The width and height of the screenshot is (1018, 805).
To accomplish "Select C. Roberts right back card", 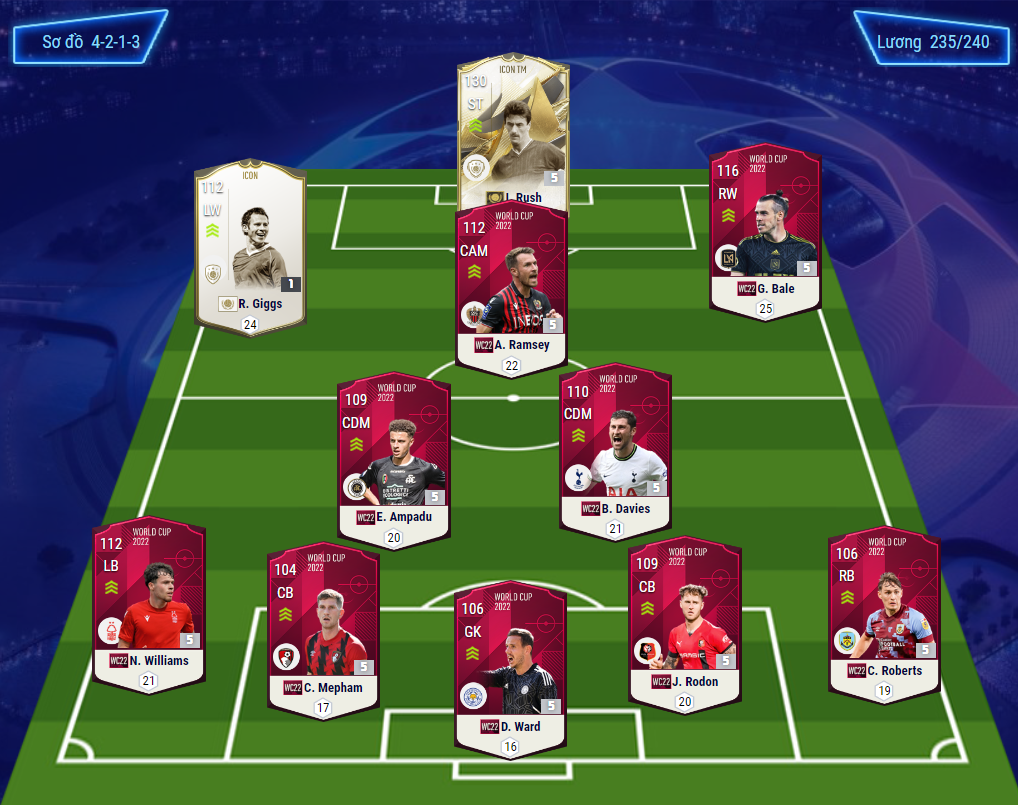I will click(884, 610).
